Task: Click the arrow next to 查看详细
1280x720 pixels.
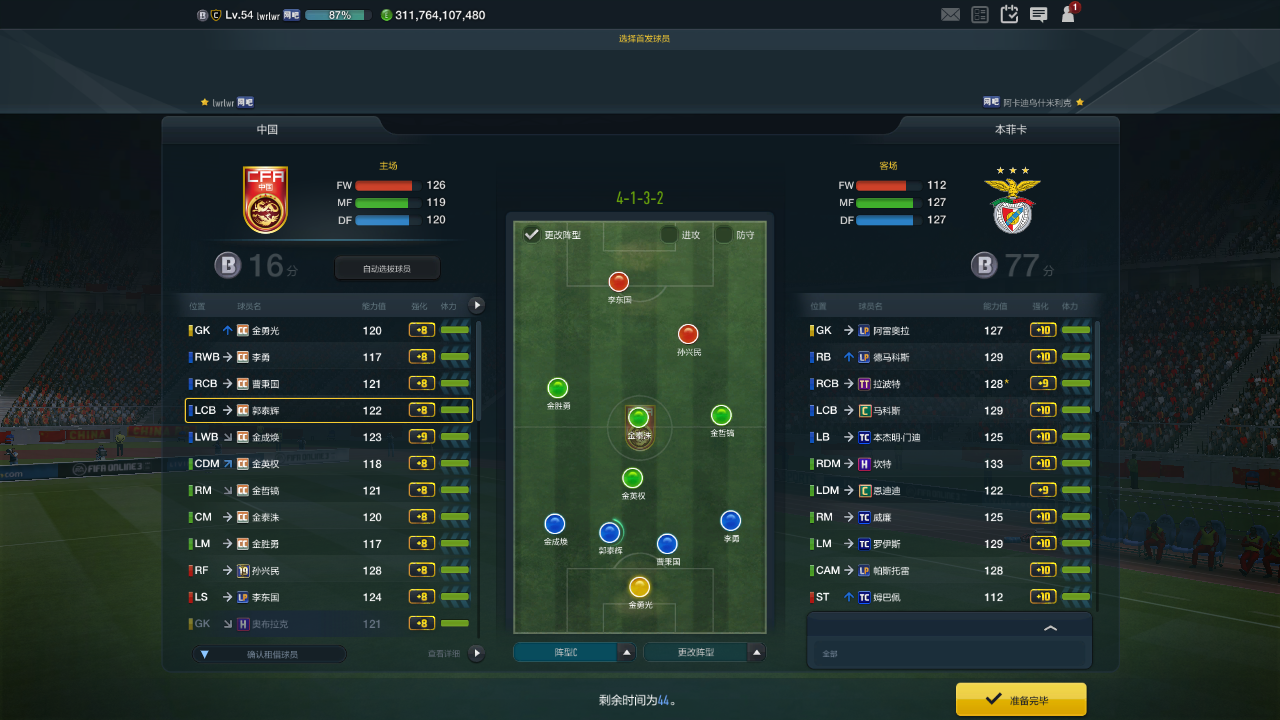Action: pos(476,653)
